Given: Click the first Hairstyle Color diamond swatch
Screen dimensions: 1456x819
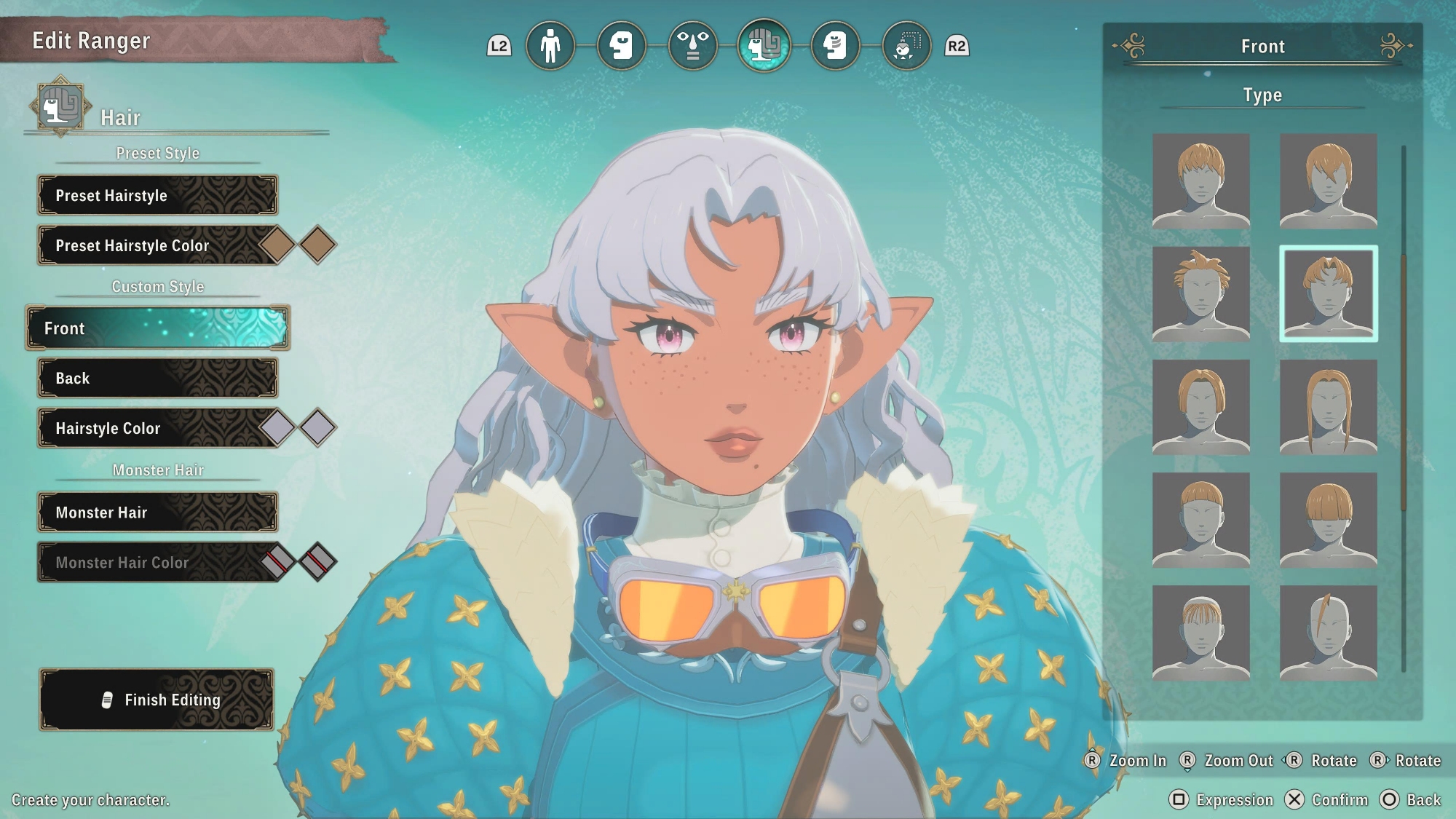Looking at the screenshot, I should pos(278,427).
